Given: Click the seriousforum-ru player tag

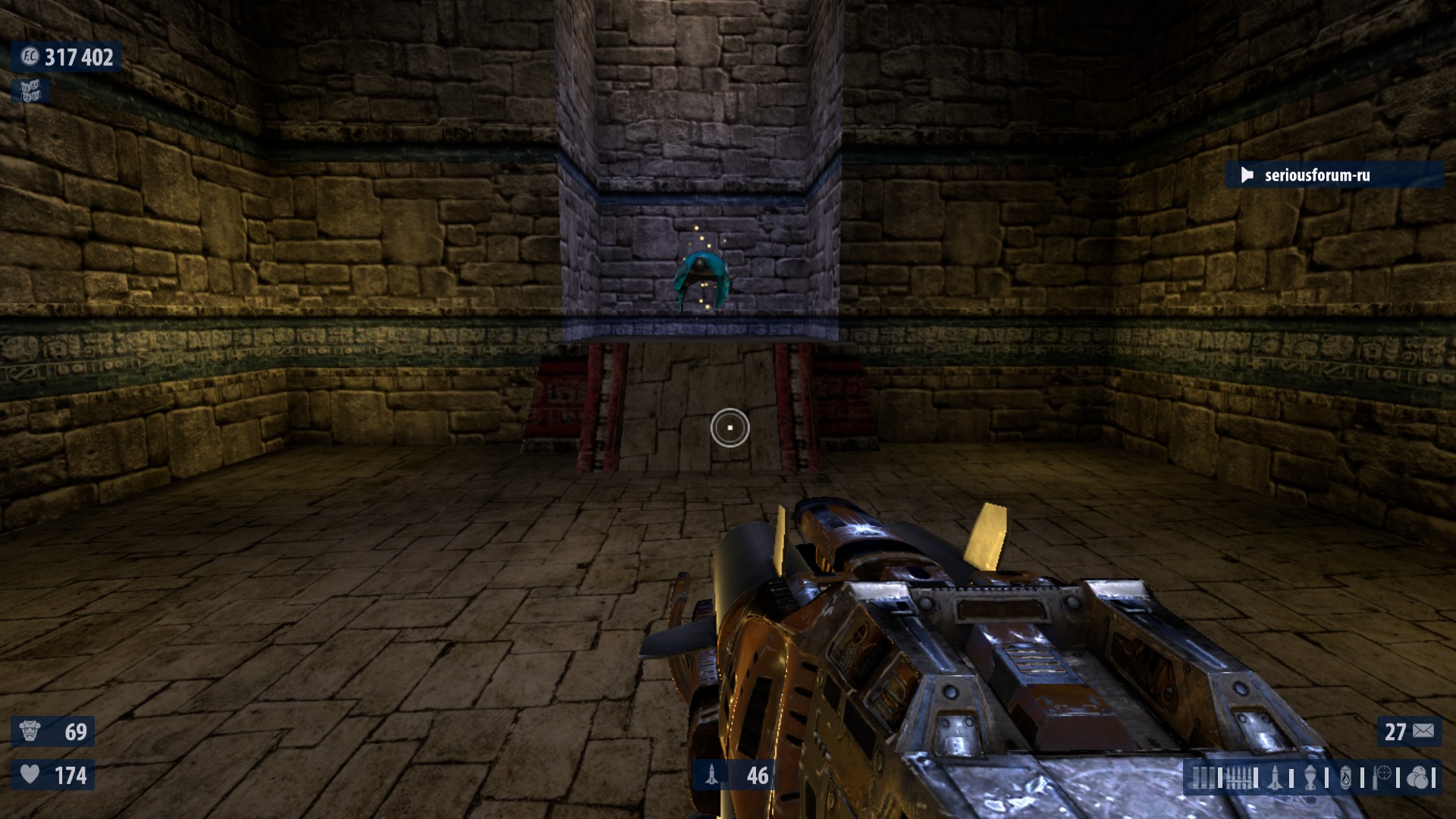Looking at the screenshot, I should point(1316,175).
